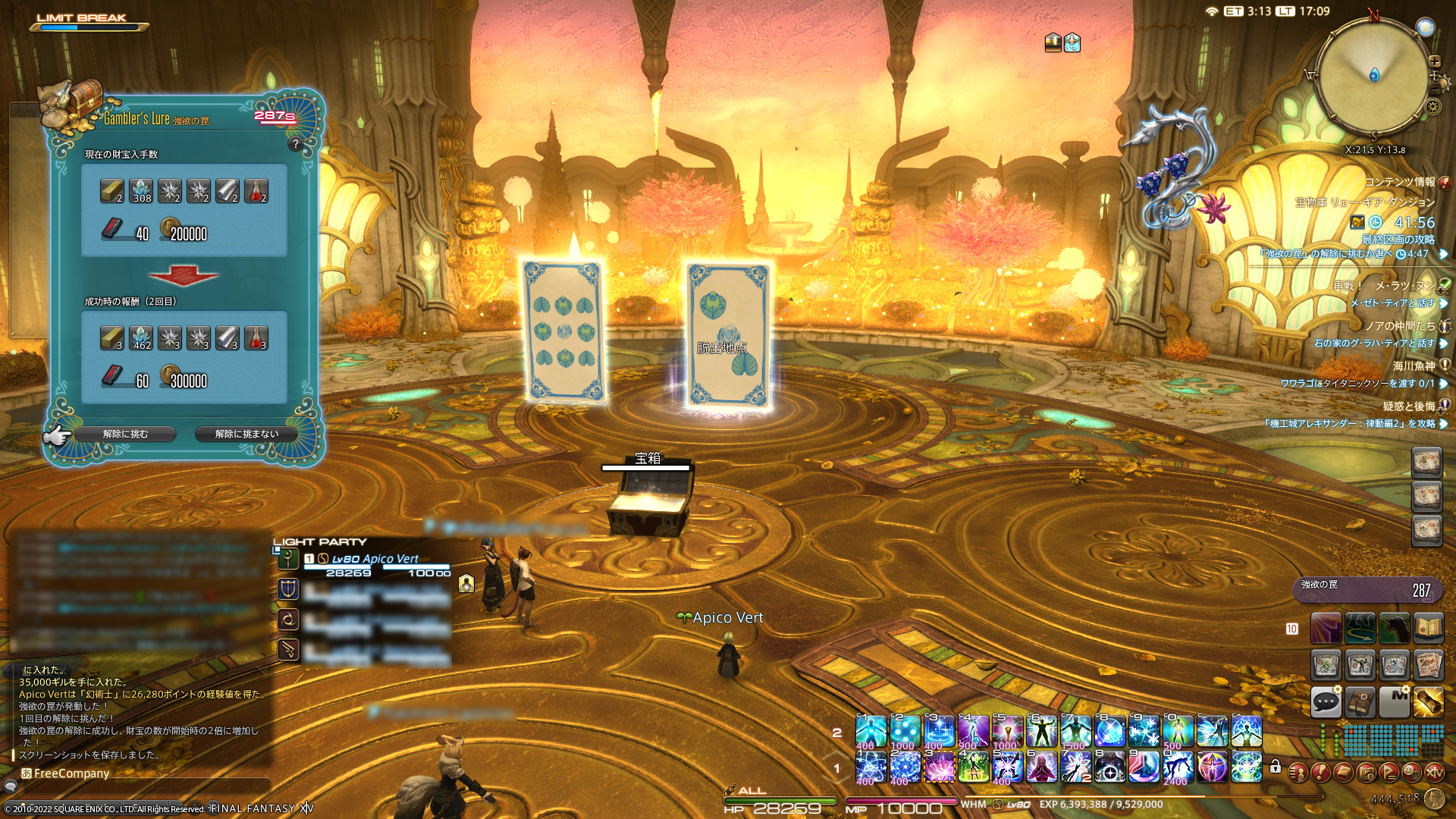The width and height of the screenshot is (1456, 819).
Task: Select the 308 crystal cluster in current treasure
Action: point(141,190)
